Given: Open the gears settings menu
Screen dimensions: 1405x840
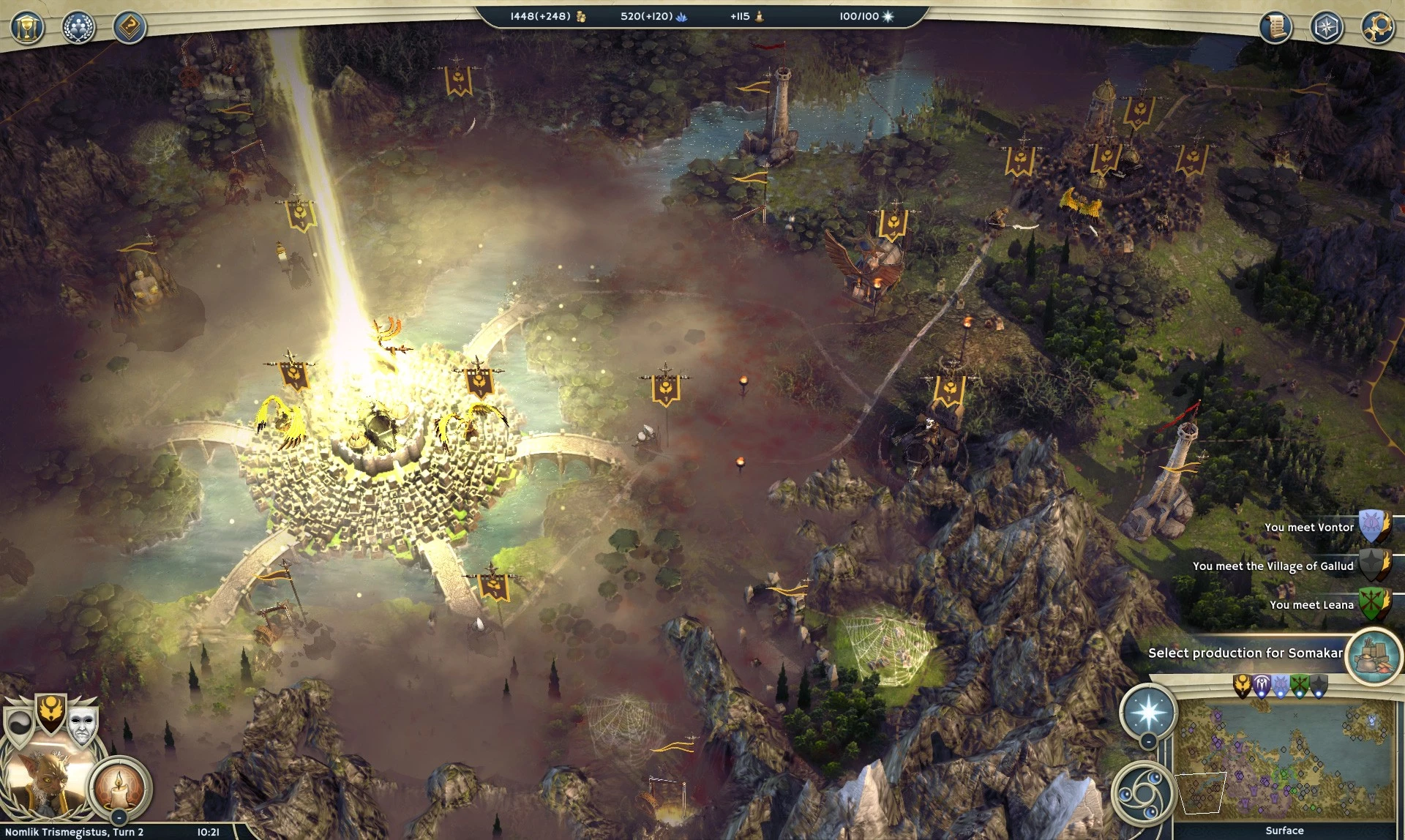Looking at the screenshot, I should (1378, 28).
